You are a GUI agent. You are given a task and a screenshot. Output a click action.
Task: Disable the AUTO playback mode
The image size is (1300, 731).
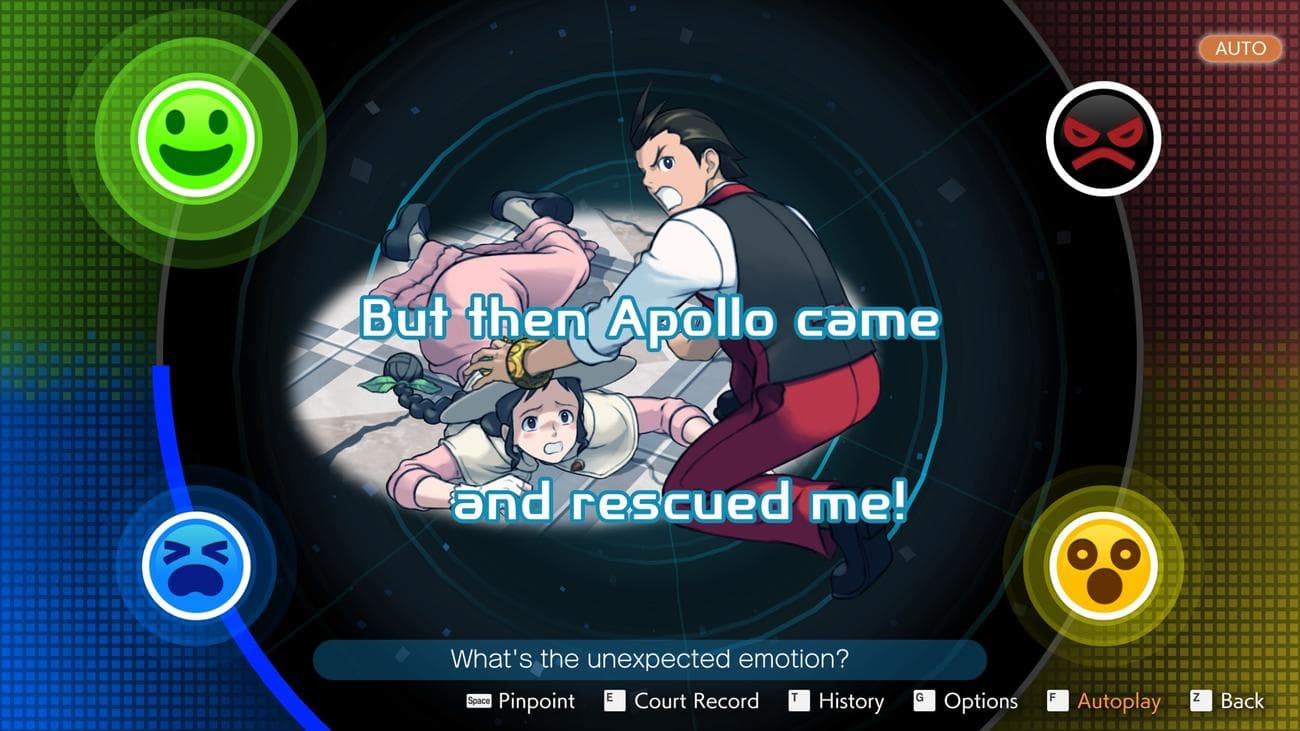(1240, 48)
